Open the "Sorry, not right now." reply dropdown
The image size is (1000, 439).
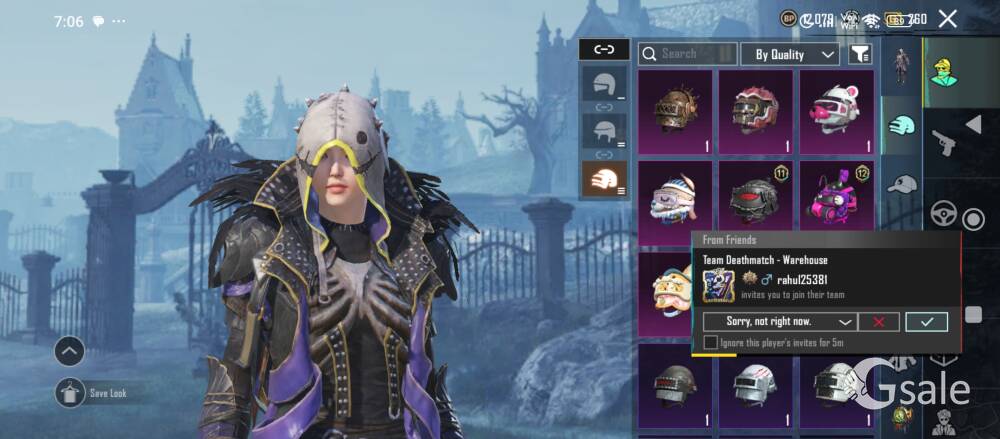click(779, 322)
